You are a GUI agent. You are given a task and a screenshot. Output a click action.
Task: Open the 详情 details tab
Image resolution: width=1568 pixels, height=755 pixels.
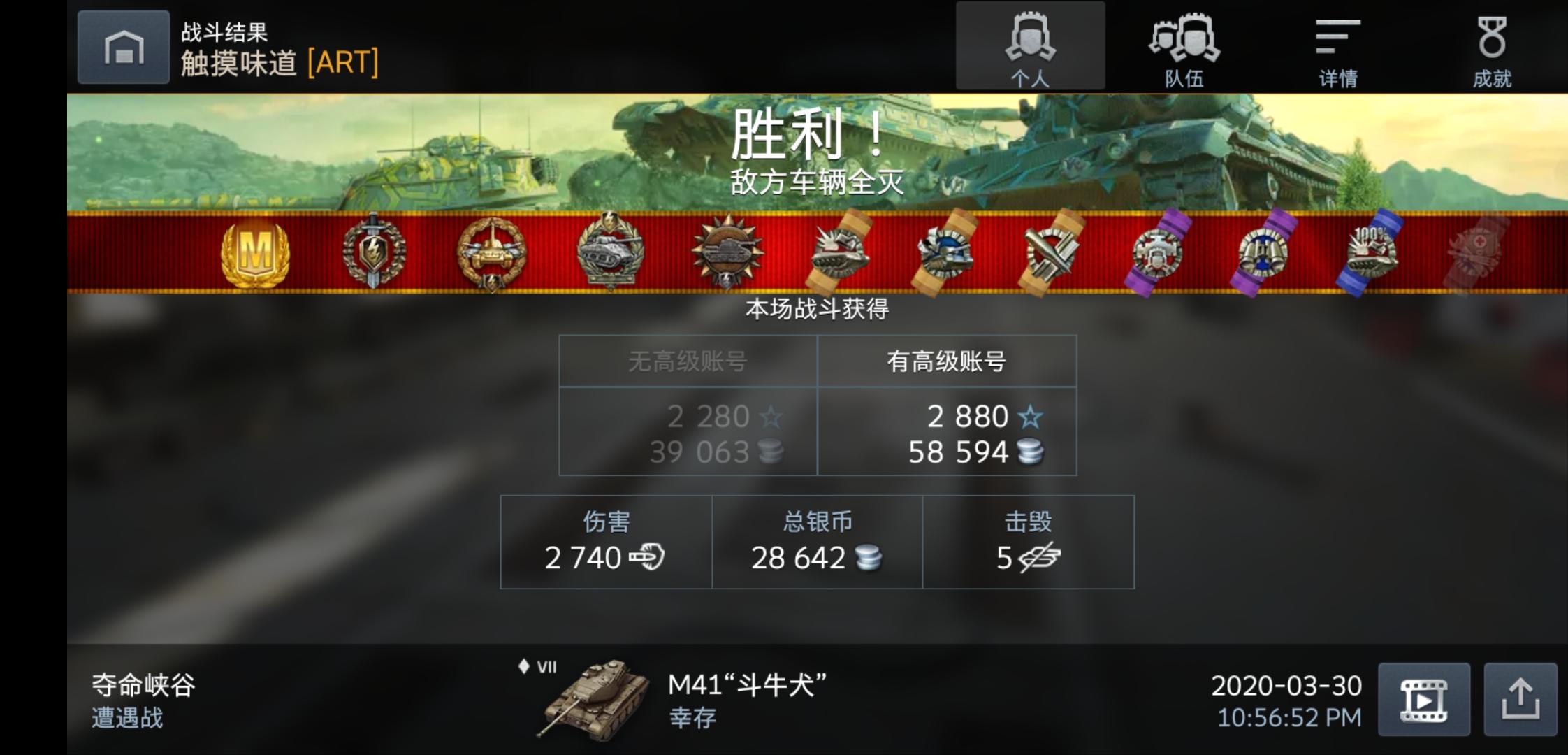[1339, 45]
